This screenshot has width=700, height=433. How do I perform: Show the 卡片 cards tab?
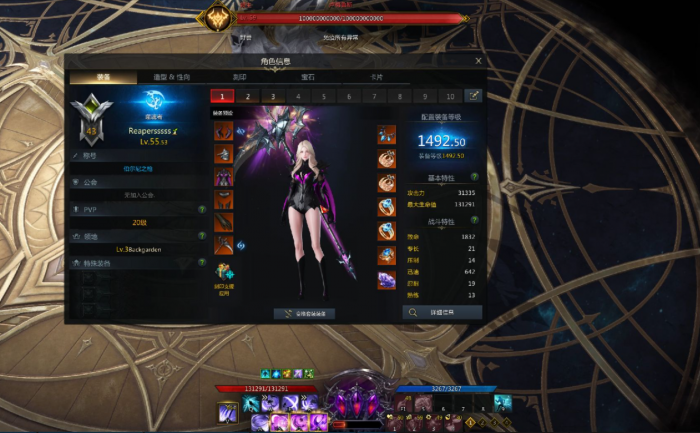point(376,77)
